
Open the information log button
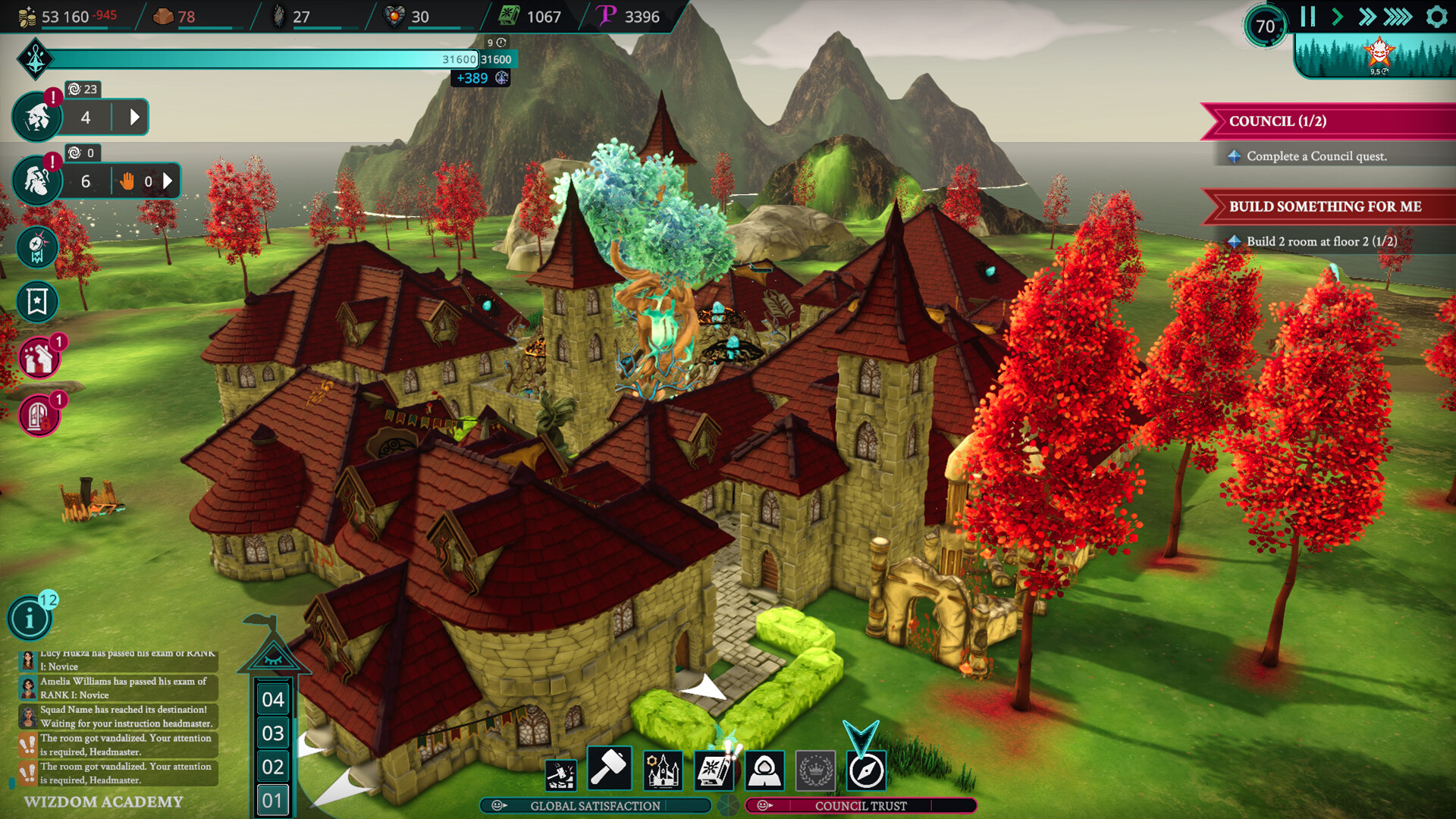30,619
